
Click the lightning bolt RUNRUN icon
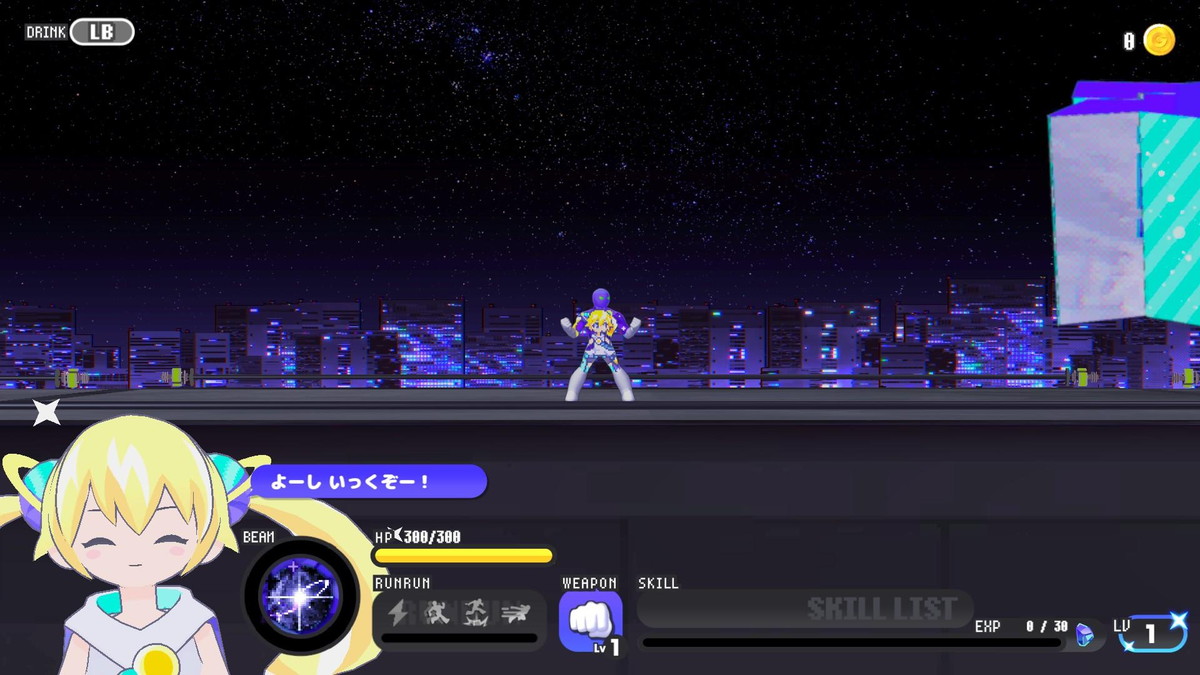pos(398,612)
